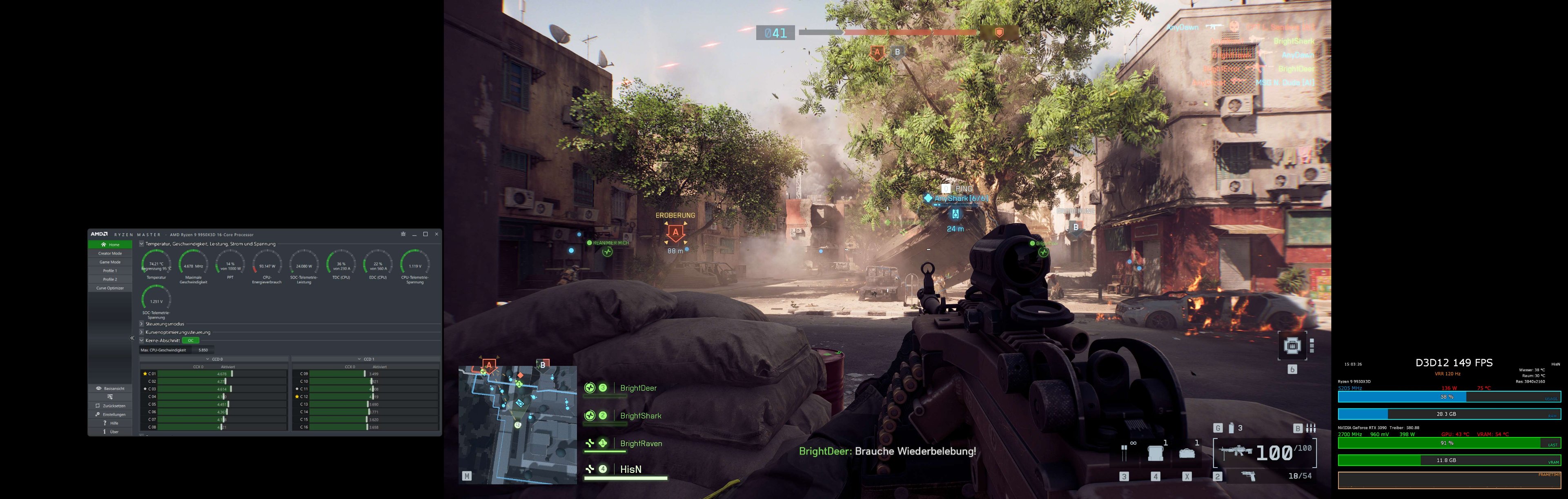Click the Max. CPU-Geschwindigkeit value field

point(204,351)
